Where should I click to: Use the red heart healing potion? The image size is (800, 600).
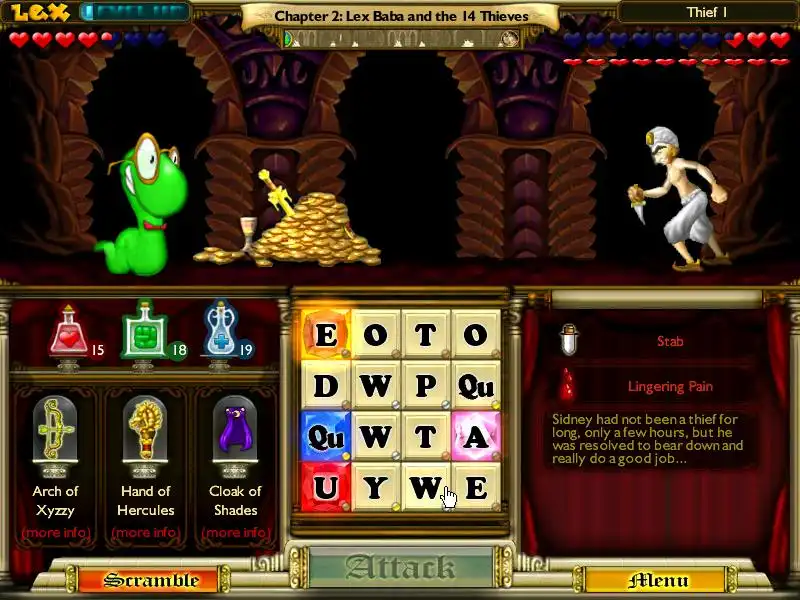[x=68, y=334]
